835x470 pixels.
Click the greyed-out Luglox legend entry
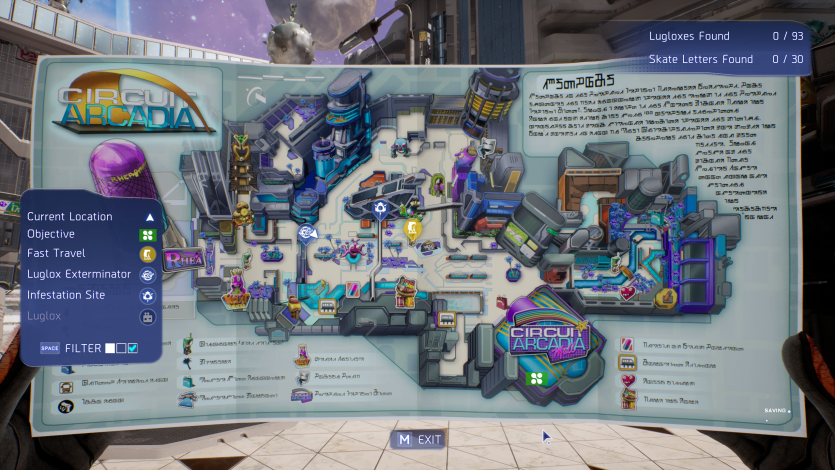point(44,316)
